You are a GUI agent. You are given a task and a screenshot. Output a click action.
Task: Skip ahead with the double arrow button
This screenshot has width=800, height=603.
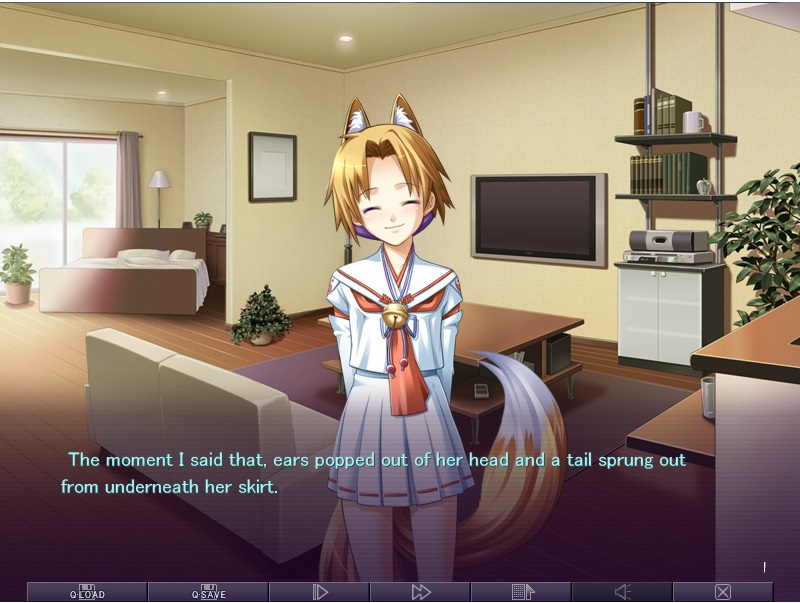click(421, 592)
